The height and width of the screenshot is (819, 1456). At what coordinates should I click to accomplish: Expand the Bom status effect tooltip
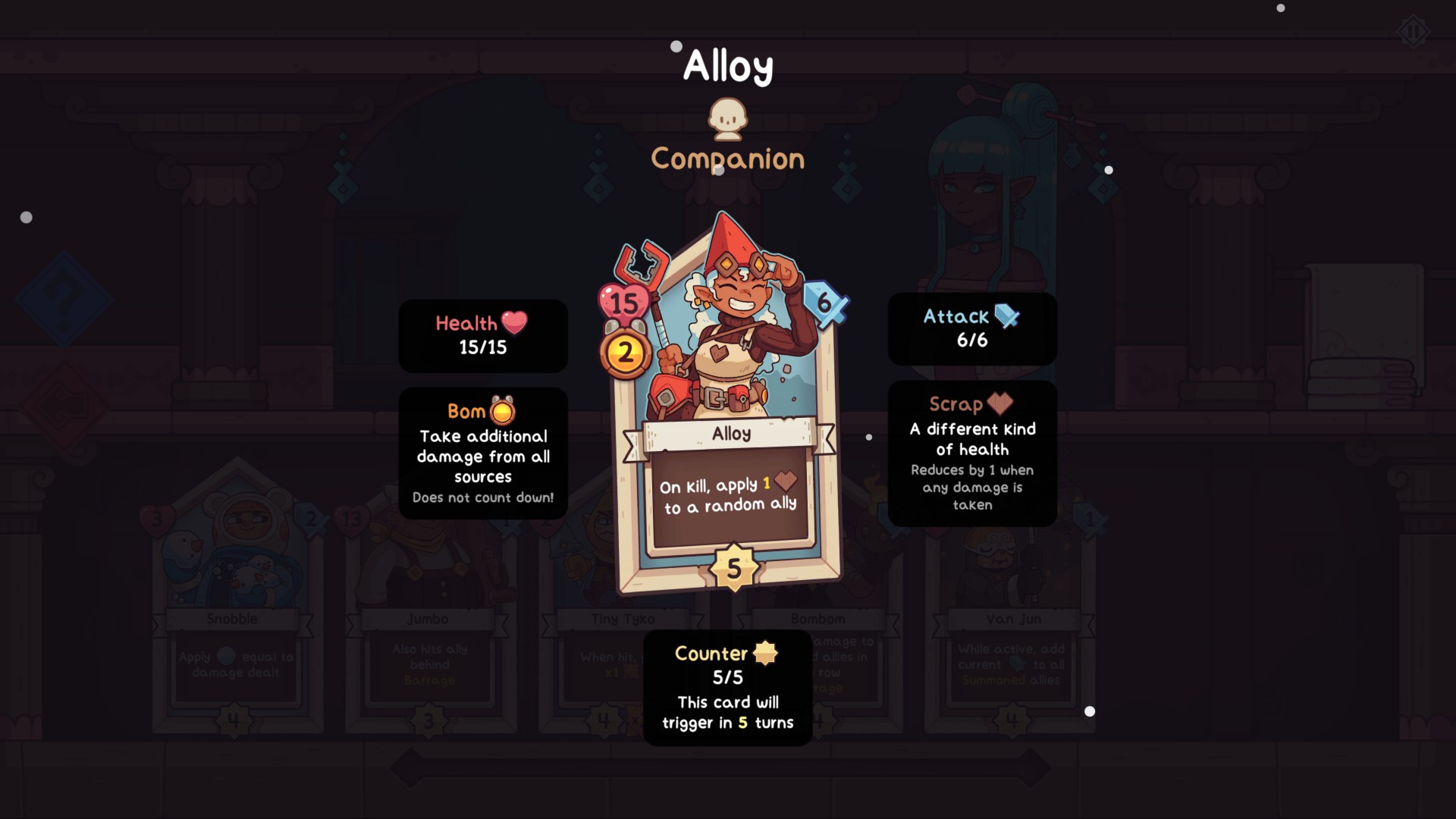click(483, 455)
